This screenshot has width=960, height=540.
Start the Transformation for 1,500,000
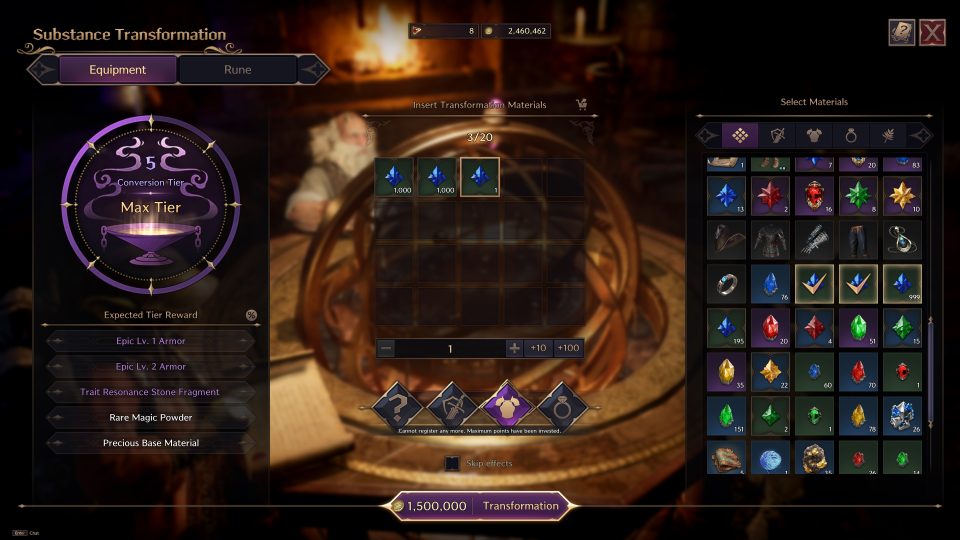click(520, 506)
